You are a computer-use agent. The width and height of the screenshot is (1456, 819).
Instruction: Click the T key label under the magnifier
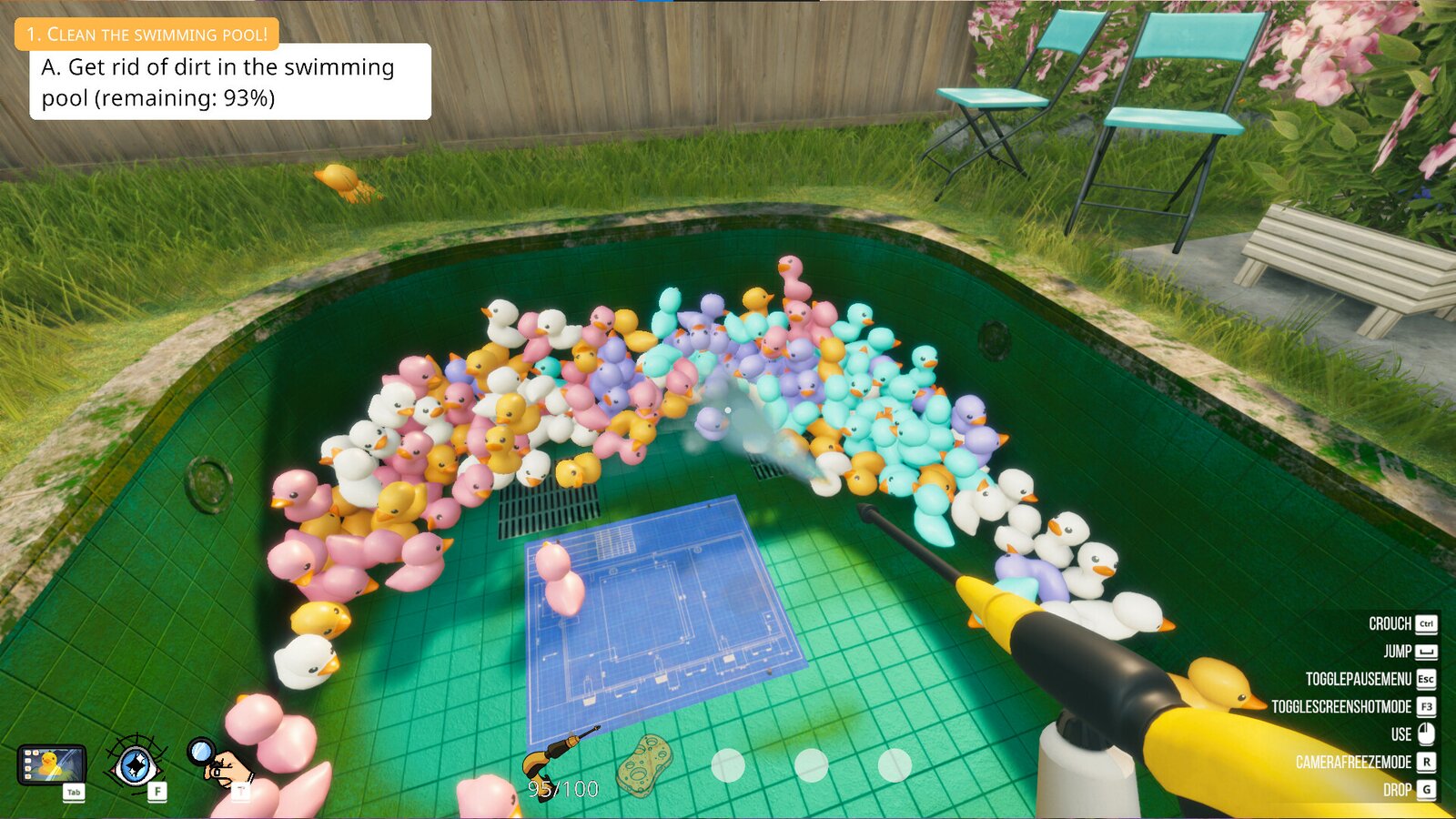coord(241,792)
